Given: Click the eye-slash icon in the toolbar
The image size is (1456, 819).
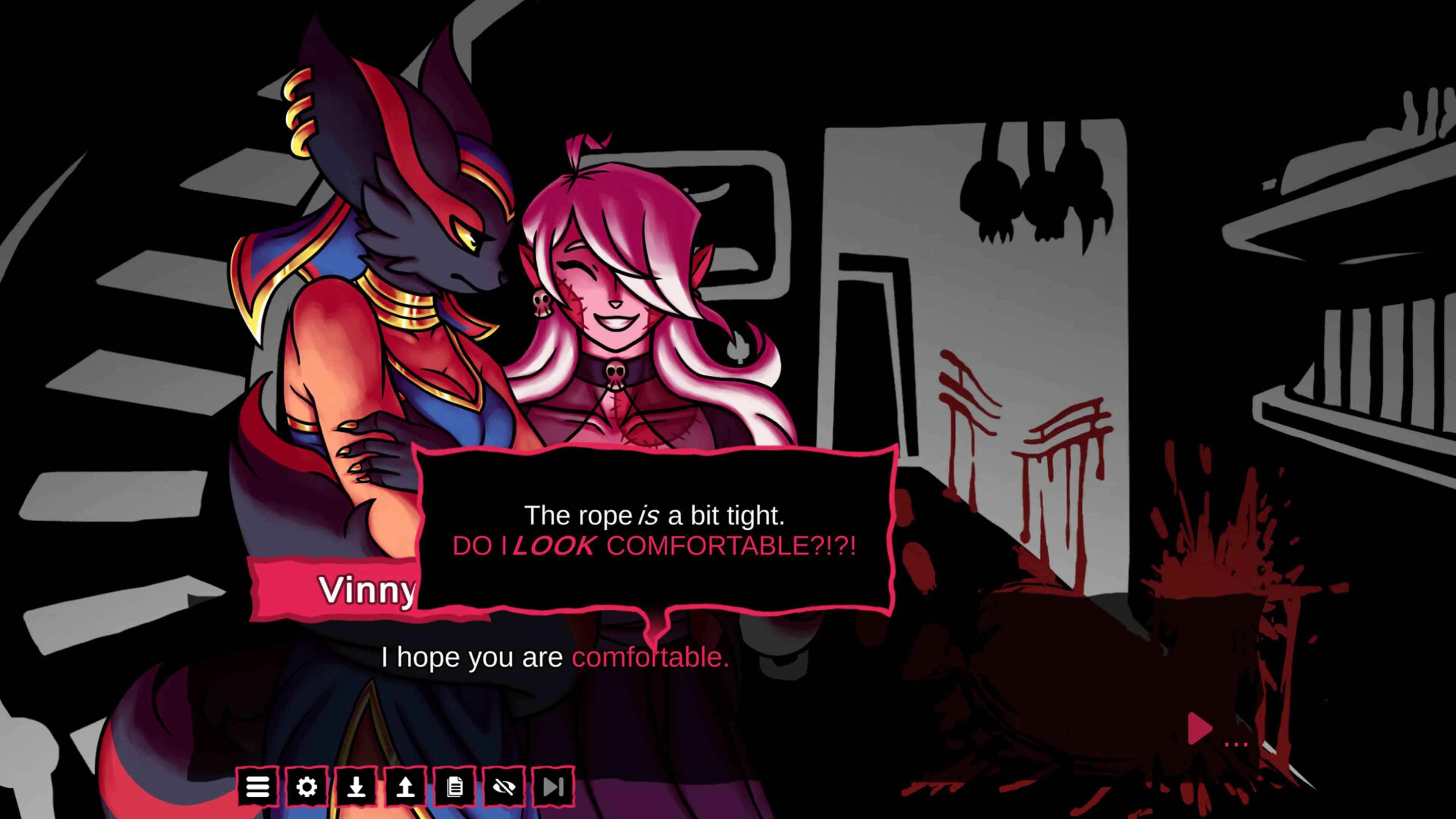Looking at the screenshot, I should [x=505, y=786].
